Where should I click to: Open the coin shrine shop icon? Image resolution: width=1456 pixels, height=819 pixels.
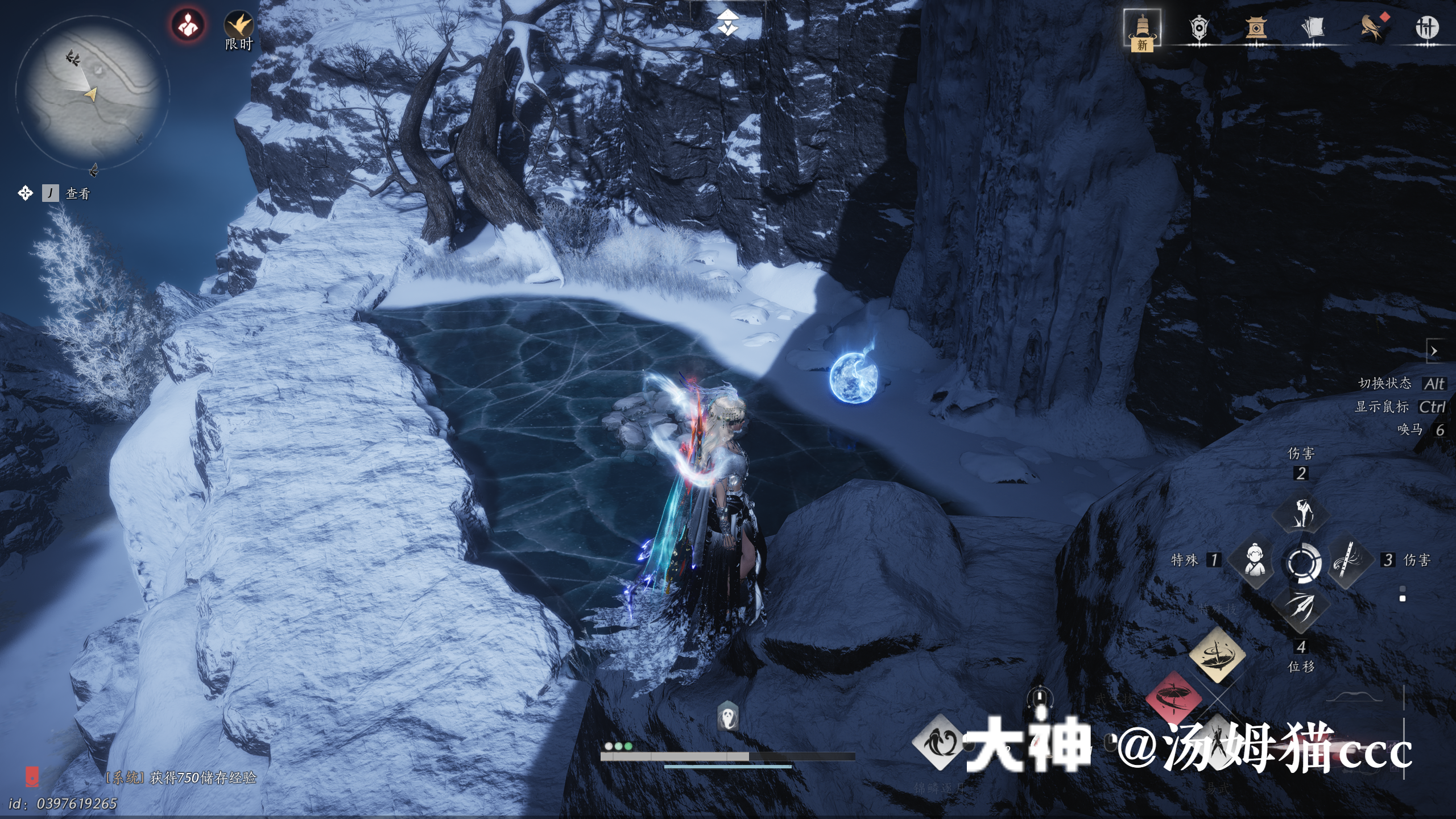point(1256,27)
